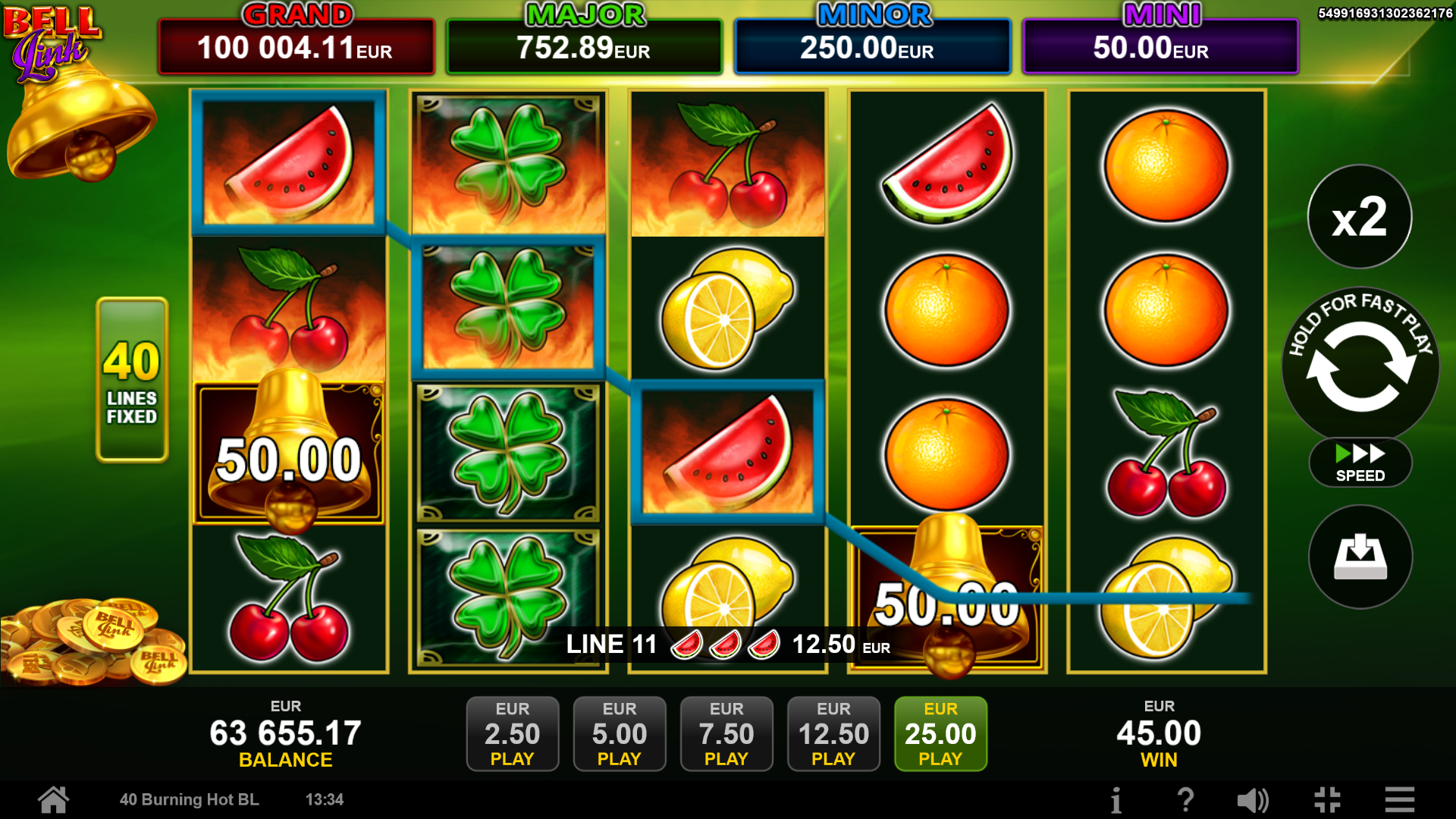Screen dimensions: 1456x819
Task: Select the EUR 12.50 play button
Action: (x=833, y=733)
